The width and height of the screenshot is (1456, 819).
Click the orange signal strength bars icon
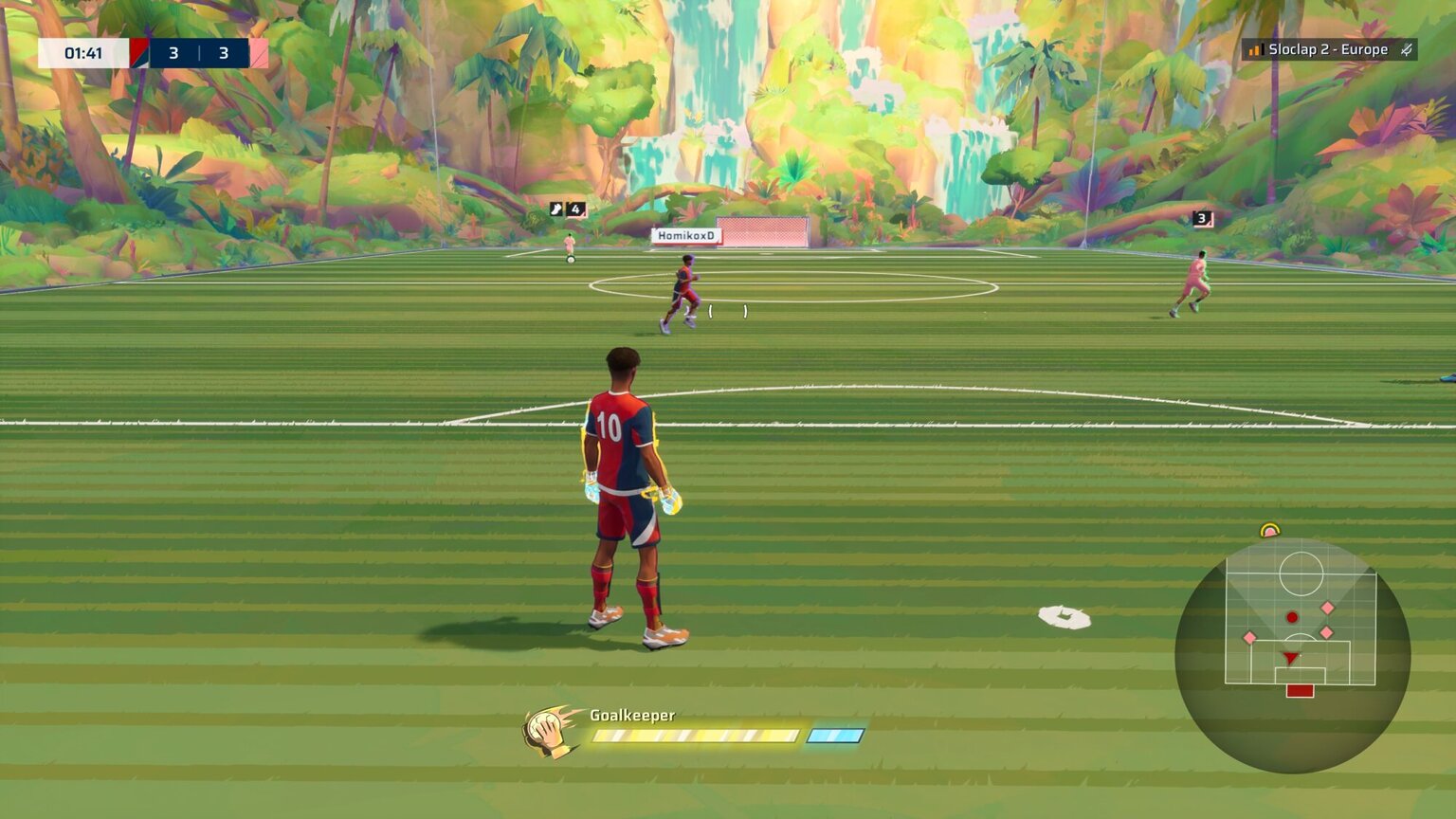pyautogui.click(x=1253, y=49)
